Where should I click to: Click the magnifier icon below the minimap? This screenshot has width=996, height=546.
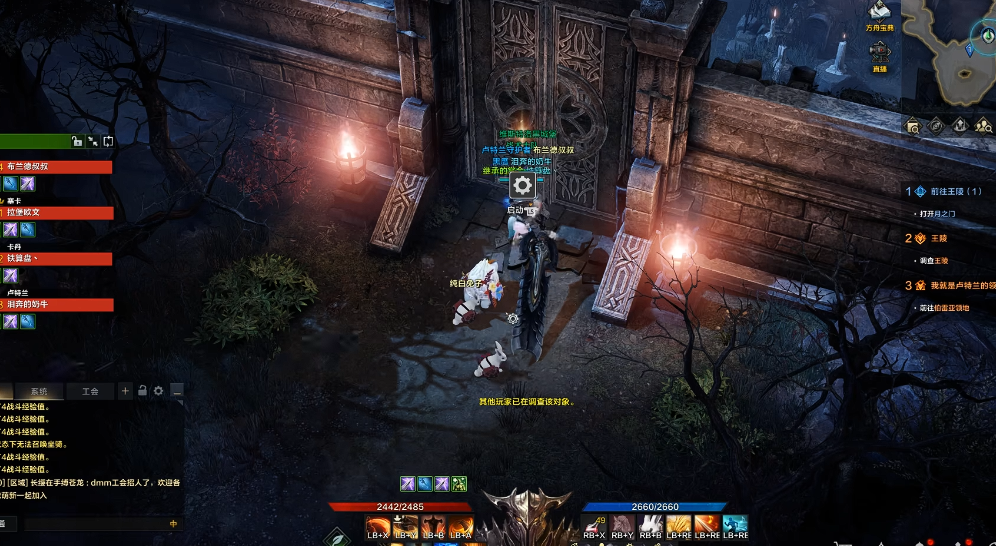(913, 126)
